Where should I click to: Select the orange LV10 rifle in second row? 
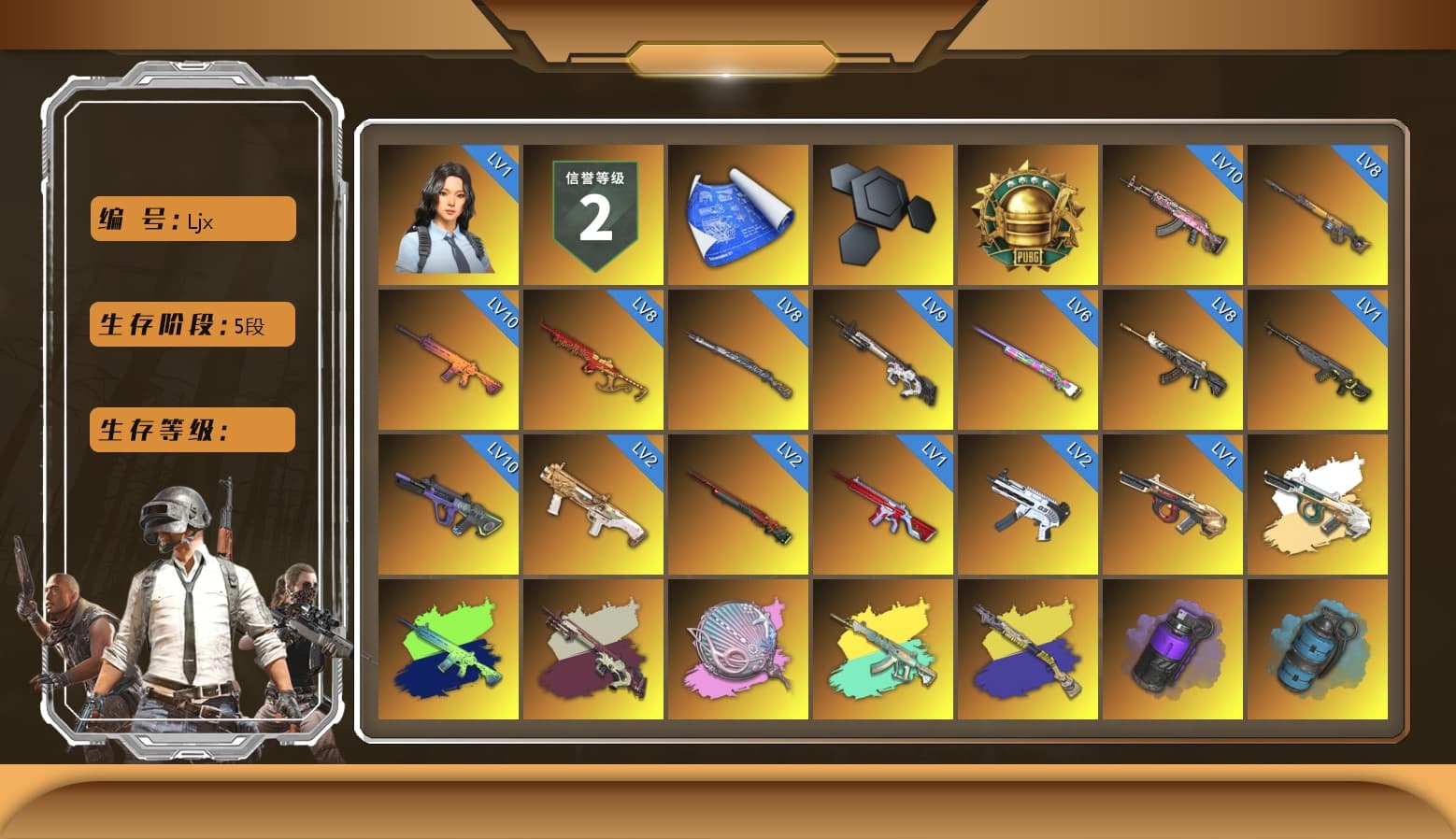(x=449, y=360)
